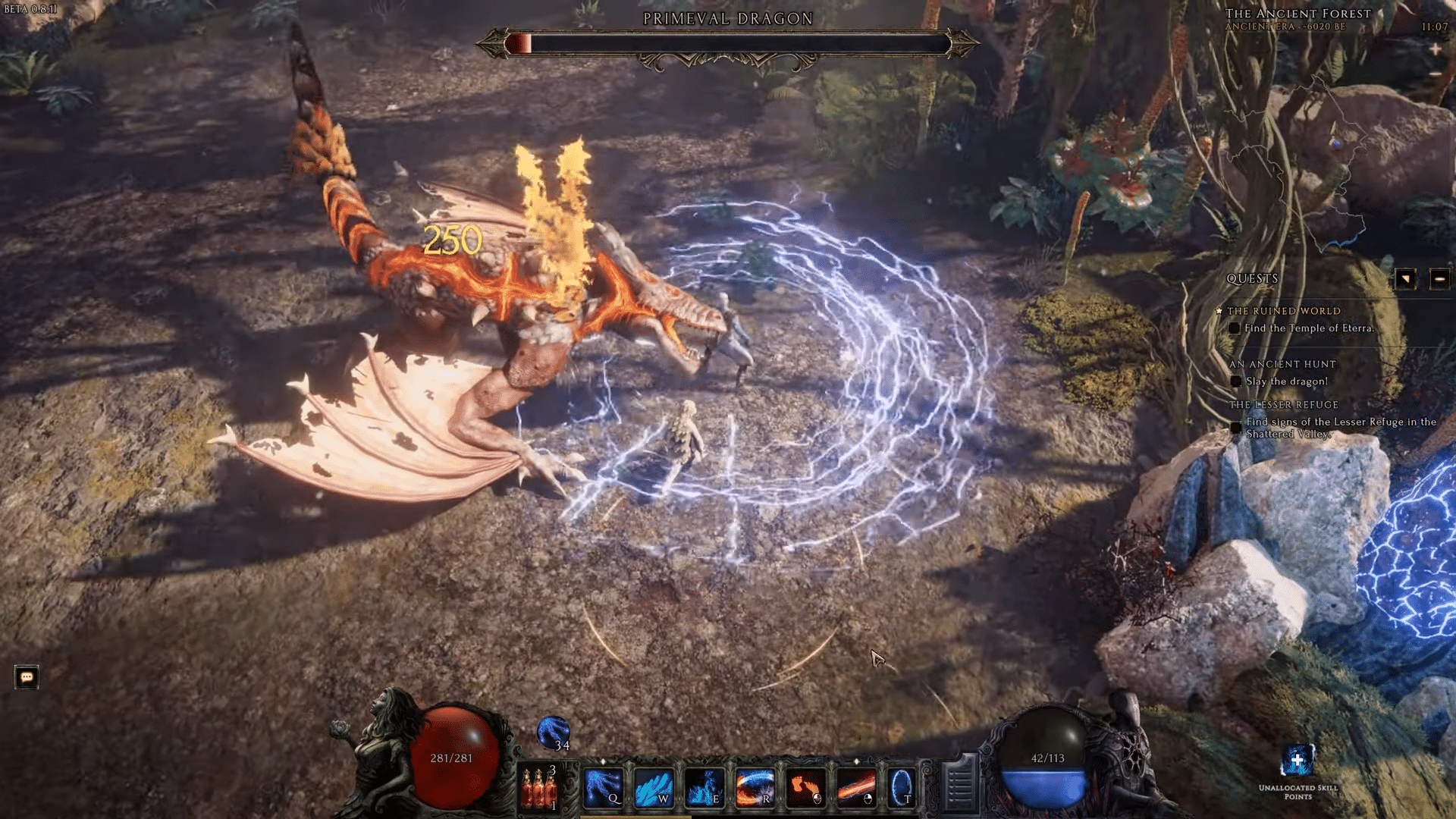
Task: Check the Slay the dragon objective box
Action: [1238, 382]
